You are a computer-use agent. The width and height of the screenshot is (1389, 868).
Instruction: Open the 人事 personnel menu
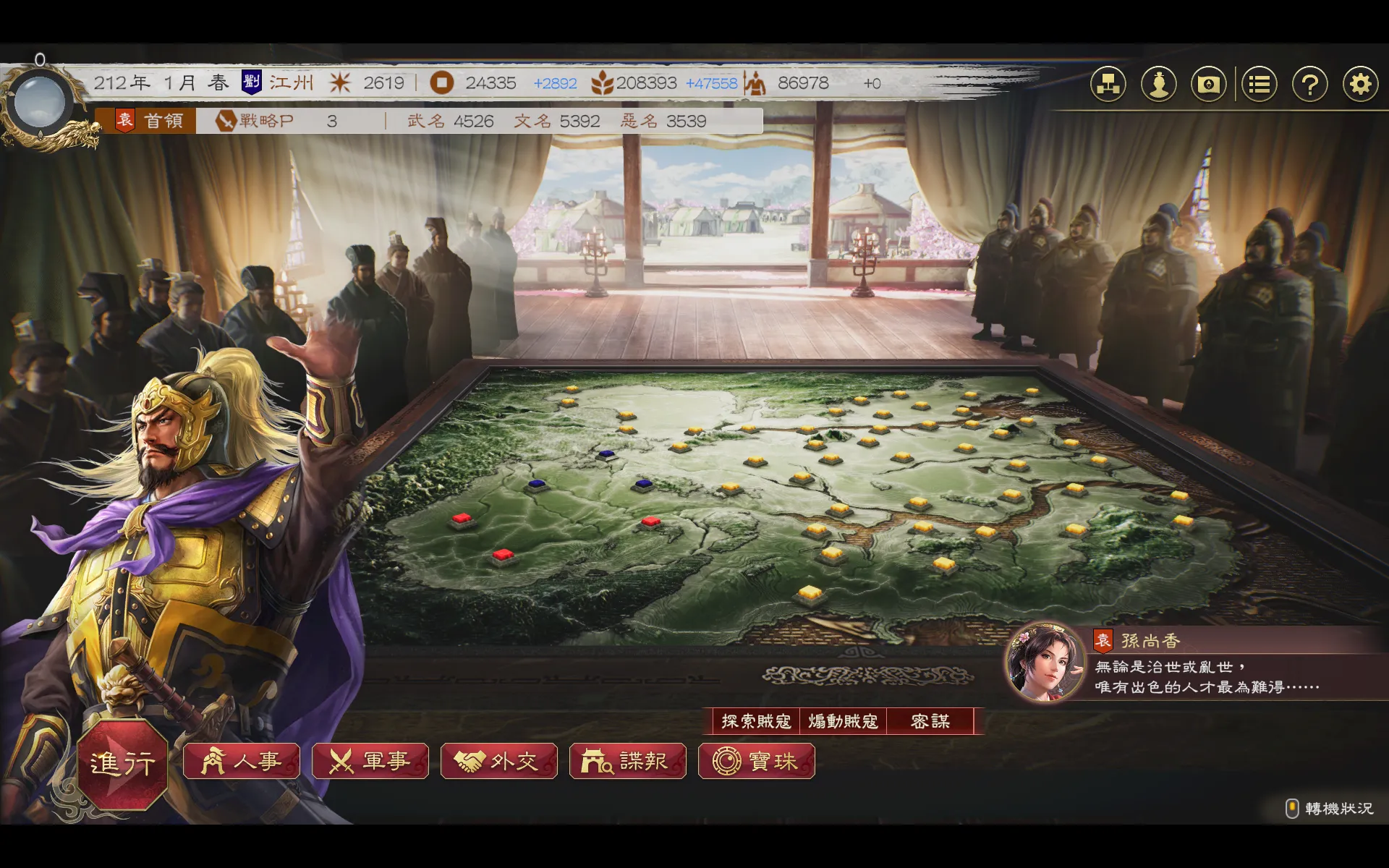coord(242,761)
